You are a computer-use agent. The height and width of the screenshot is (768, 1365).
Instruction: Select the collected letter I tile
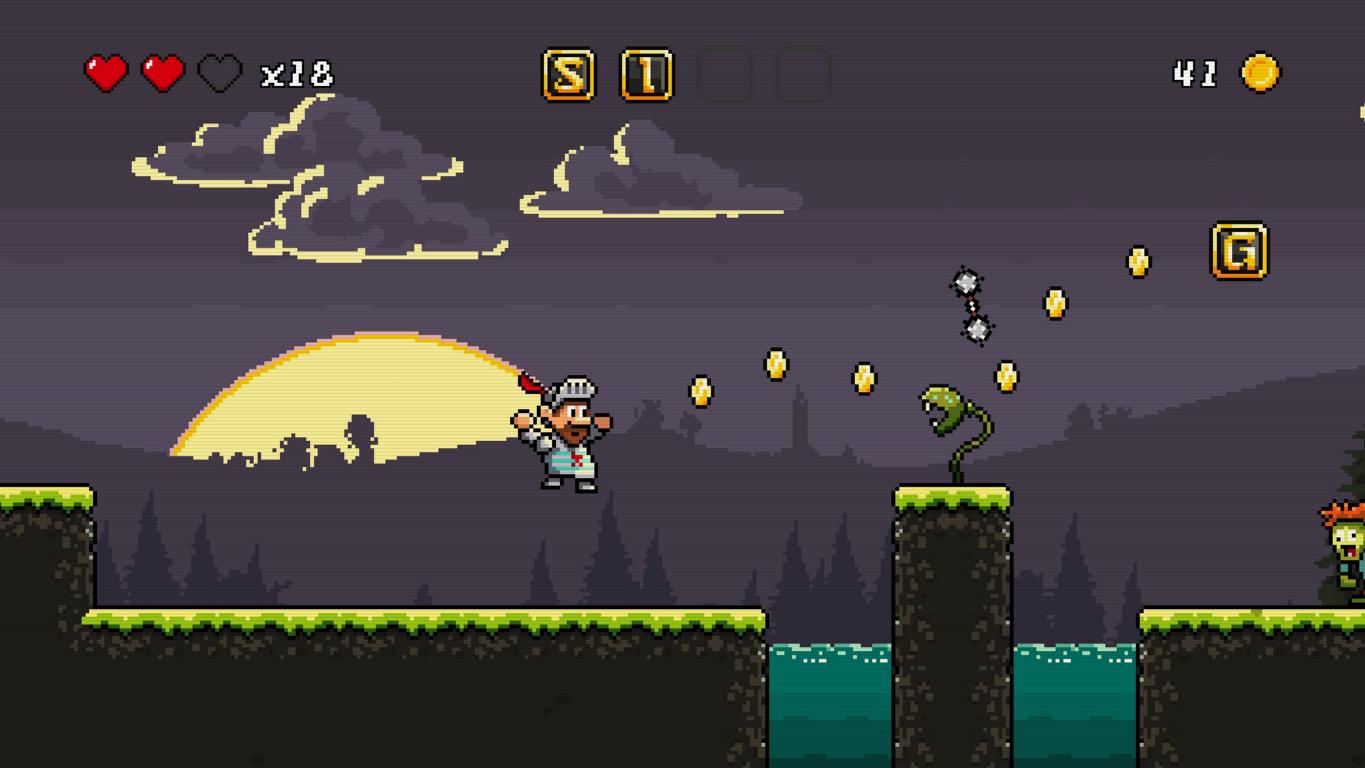point(646,75)
